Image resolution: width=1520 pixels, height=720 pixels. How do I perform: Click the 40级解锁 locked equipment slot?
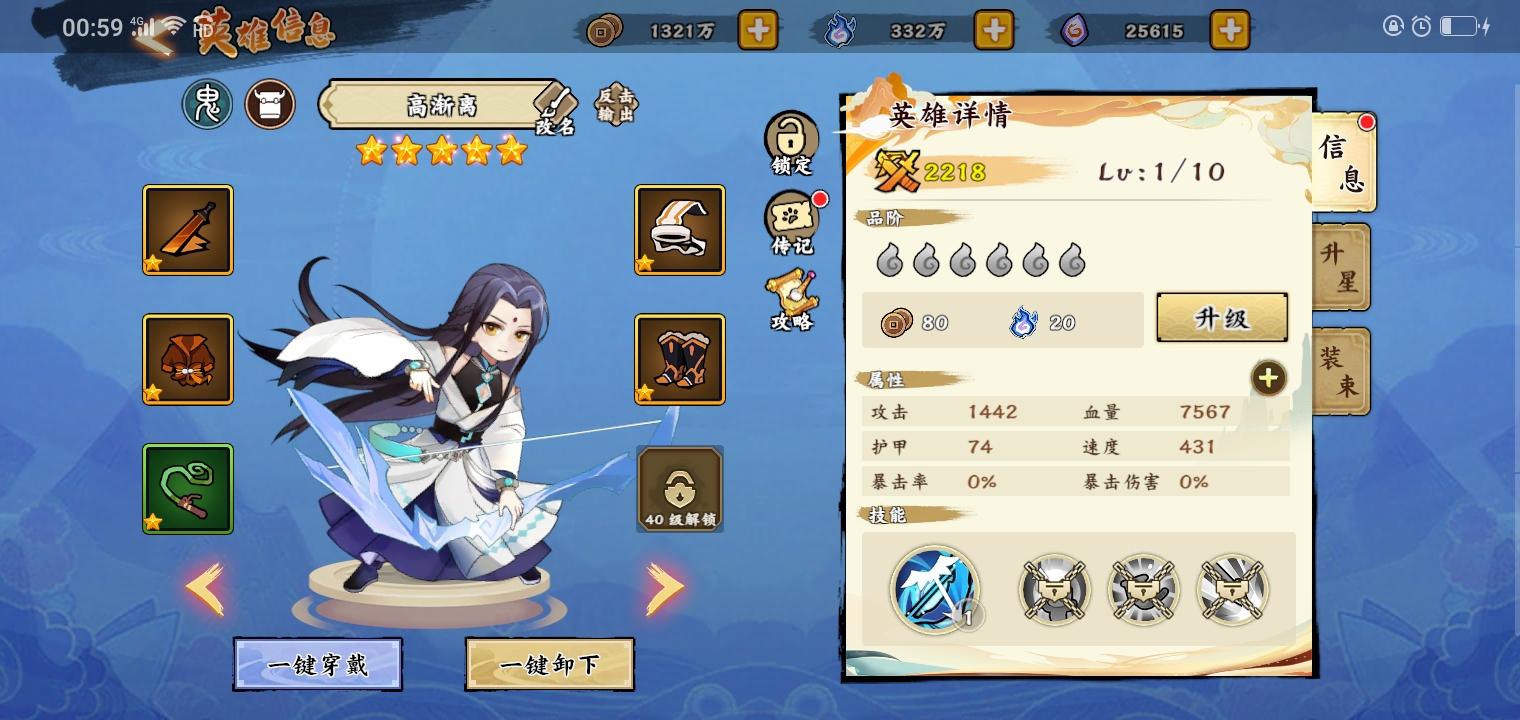(679, 489)
